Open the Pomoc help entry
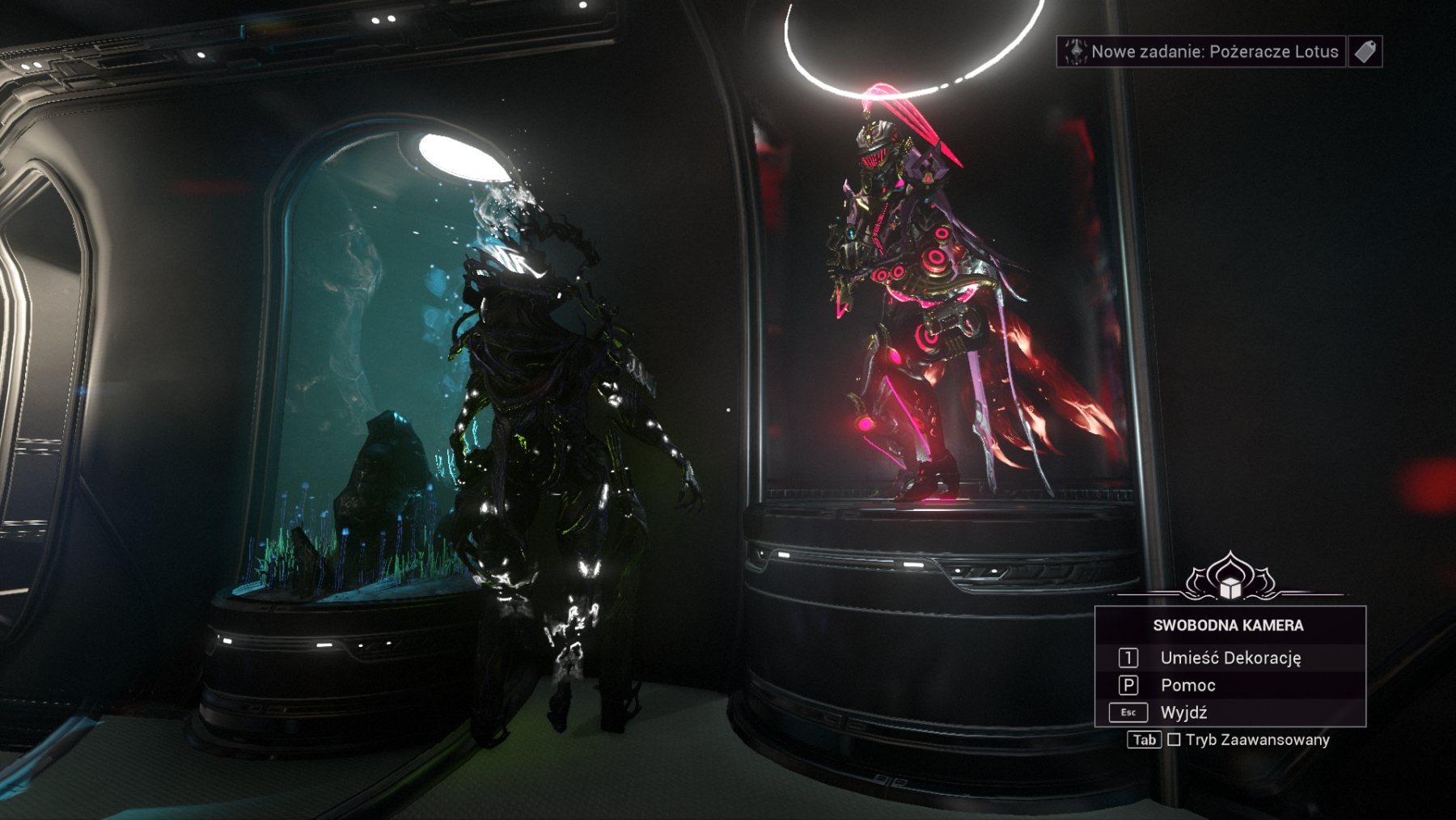The height and width of the screenshot is (820, 1456). (1187, 686)
